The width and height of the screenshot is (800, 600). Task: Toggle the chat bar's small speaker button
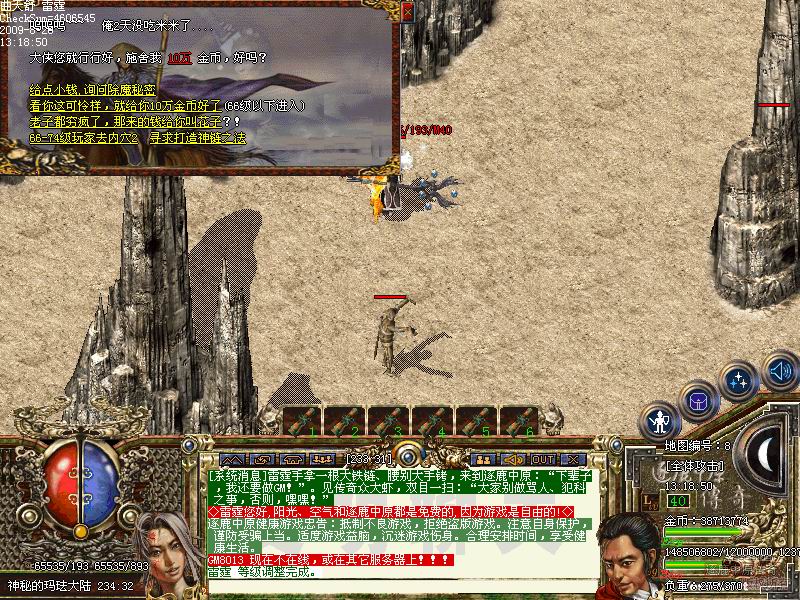pyautogui.click(x=511, y=459)
